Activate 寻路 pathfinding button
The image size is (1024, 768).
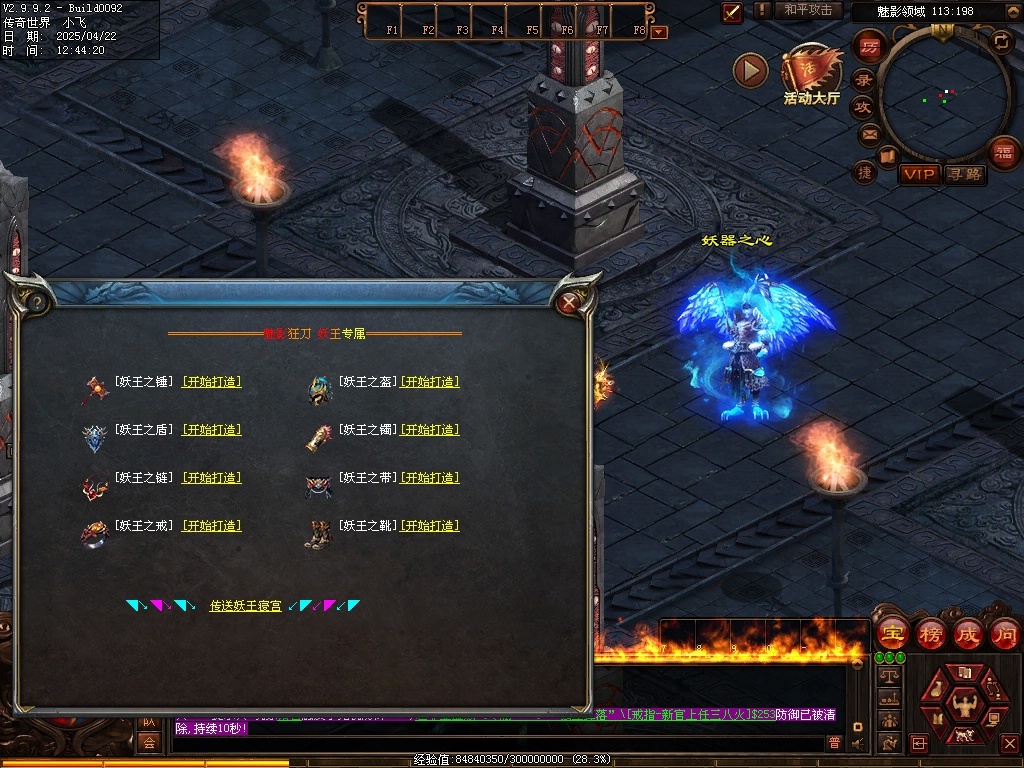point(965,174)
